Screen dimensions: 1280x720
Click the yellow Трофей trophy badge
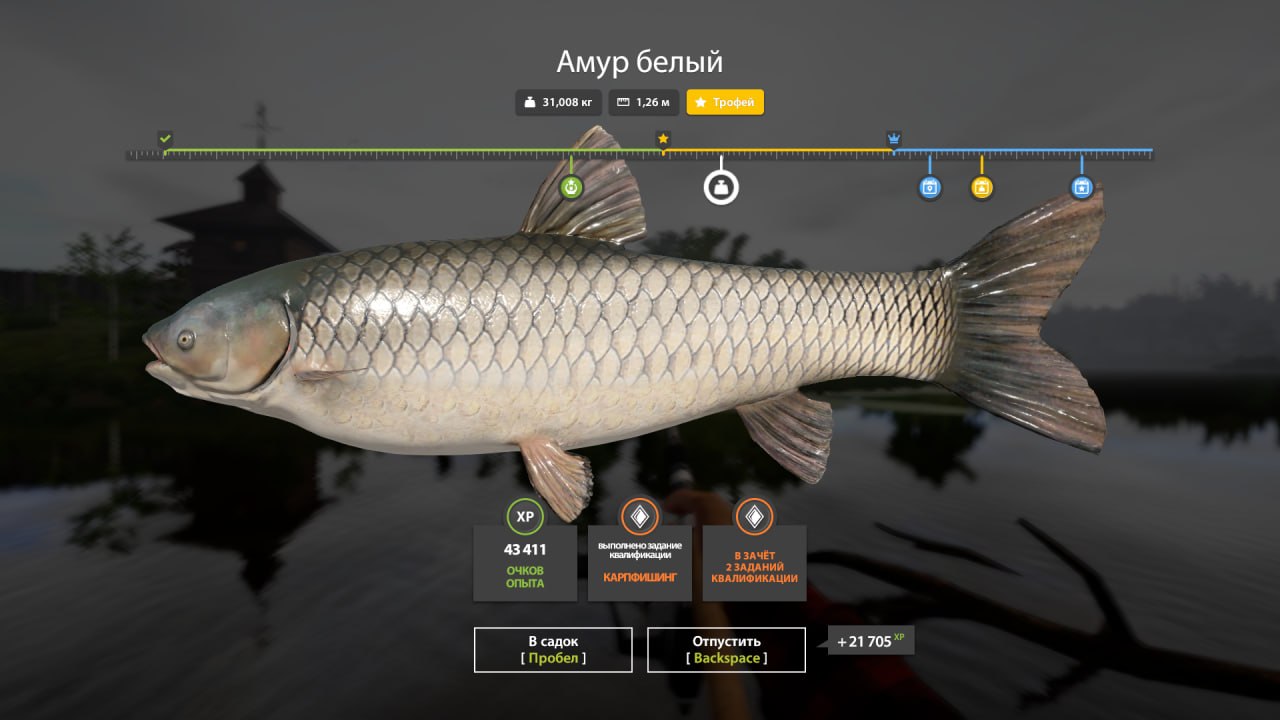(x=725, y=102)
